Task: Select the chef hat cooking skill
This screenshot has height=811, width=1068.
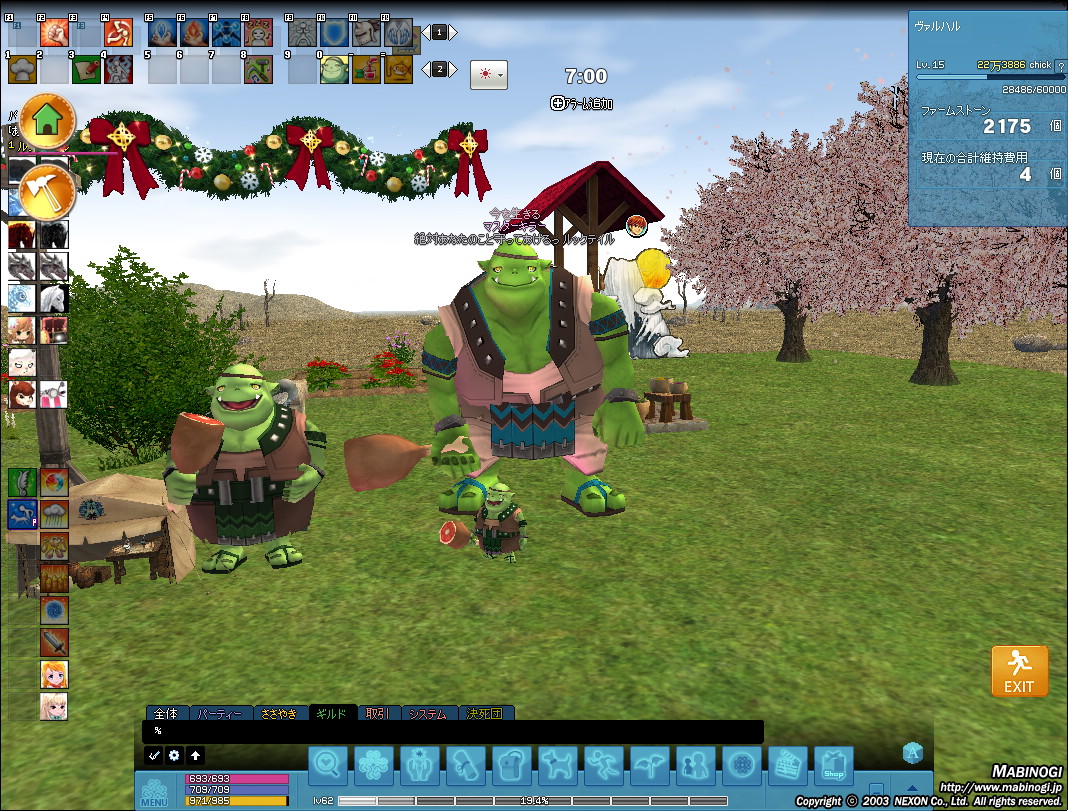Action: (22, 69)
